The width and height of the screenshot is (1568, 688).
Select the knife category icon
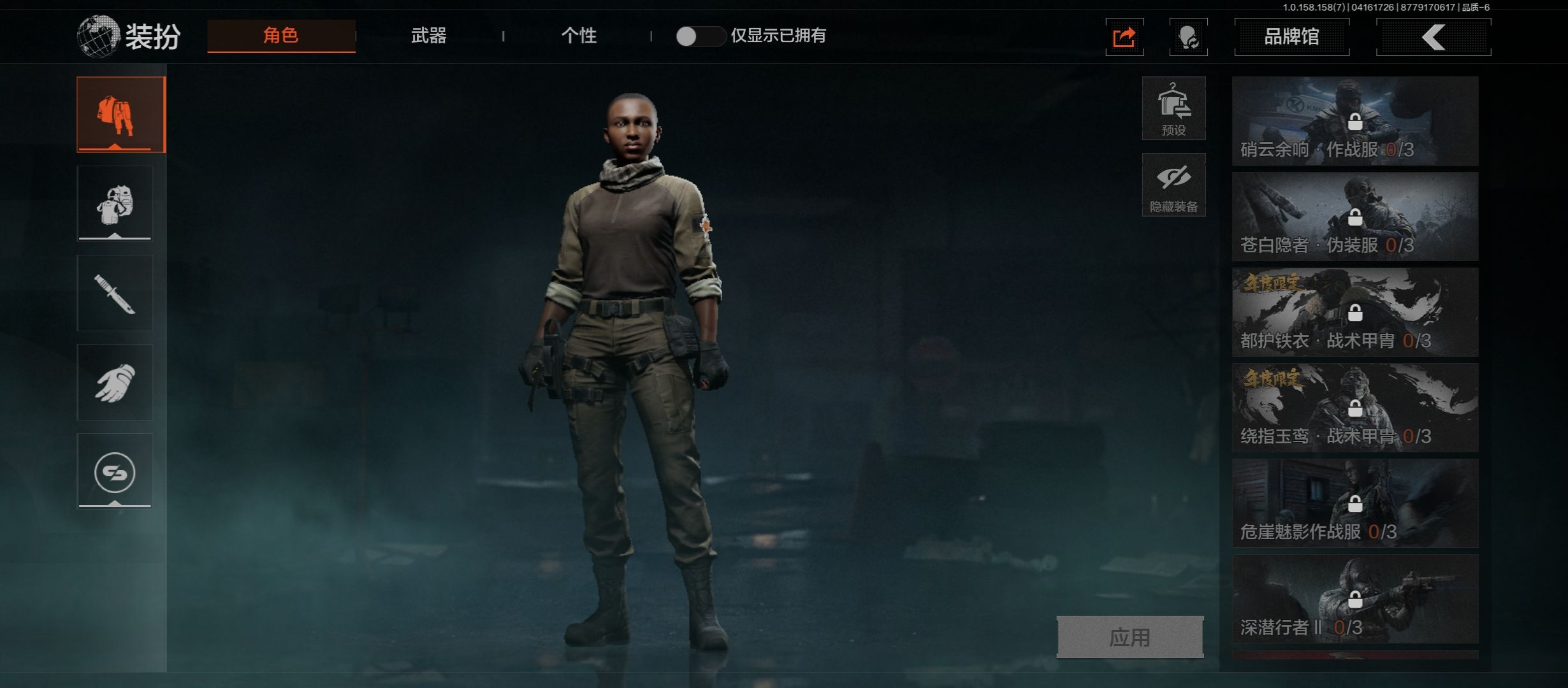coord(115,293)
